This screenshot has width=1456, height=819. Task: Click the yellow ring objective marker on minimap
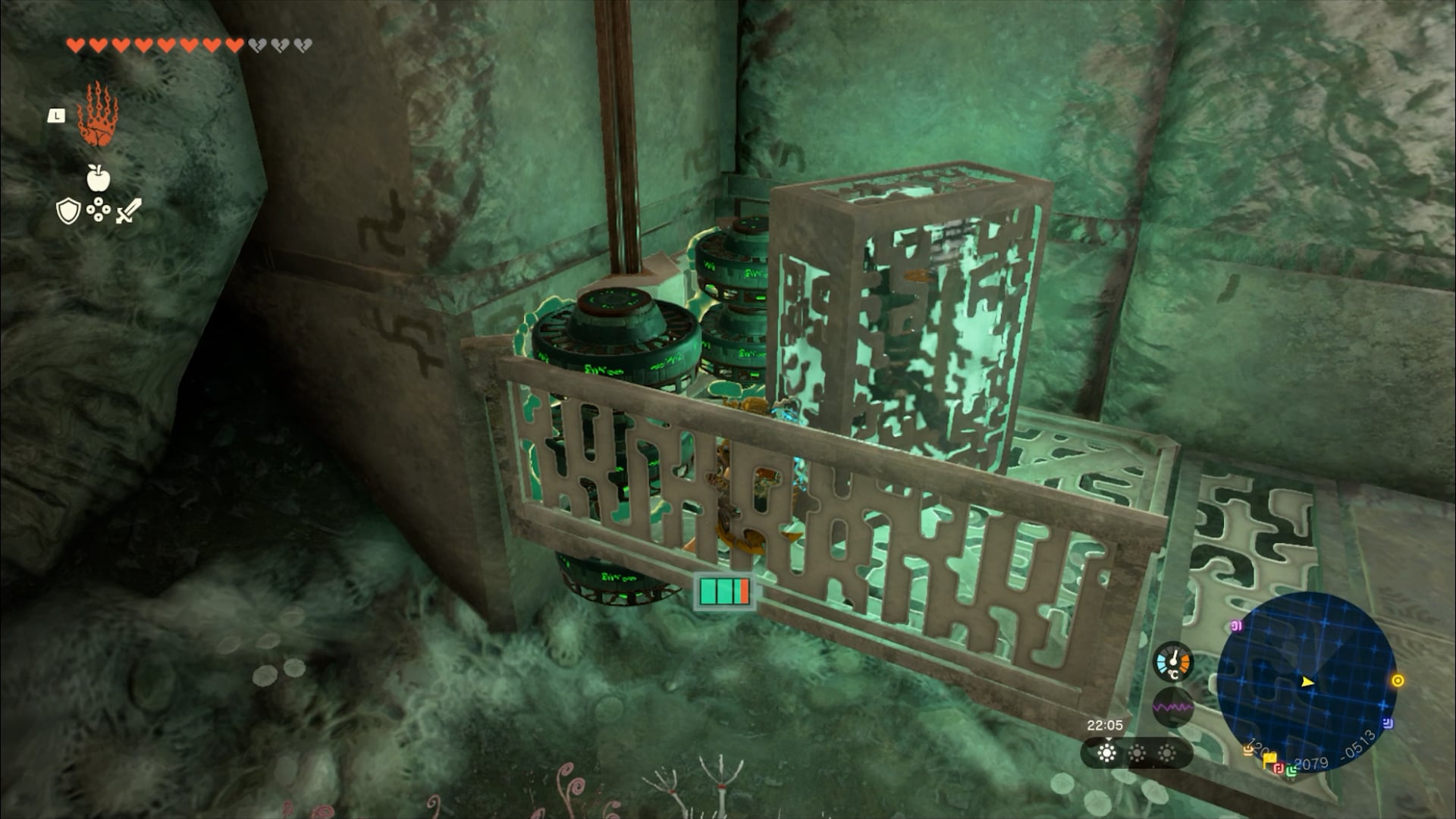(1398, 680)
